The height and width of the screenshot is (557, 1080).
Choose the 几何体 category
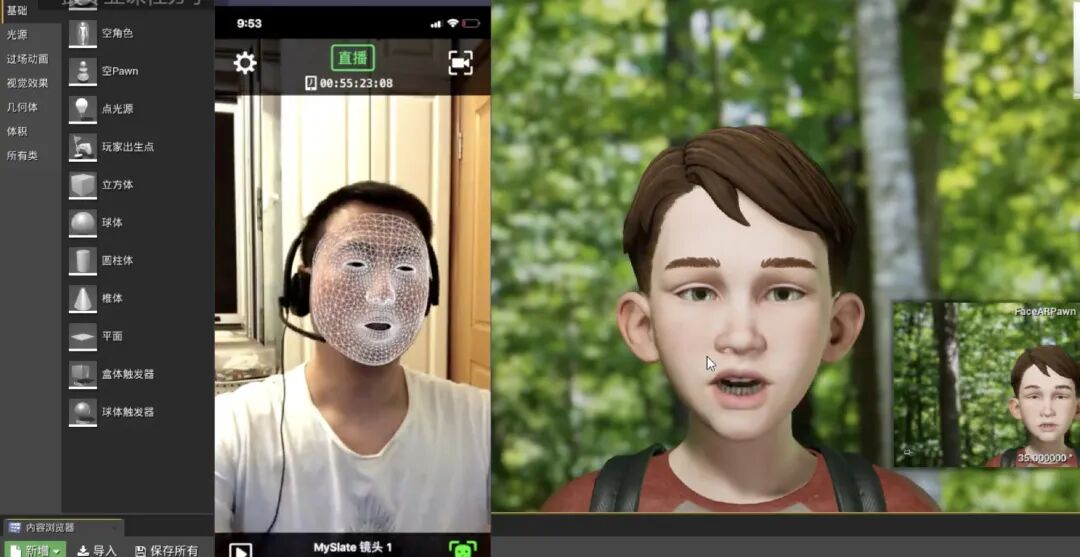[x=22, y=107]
